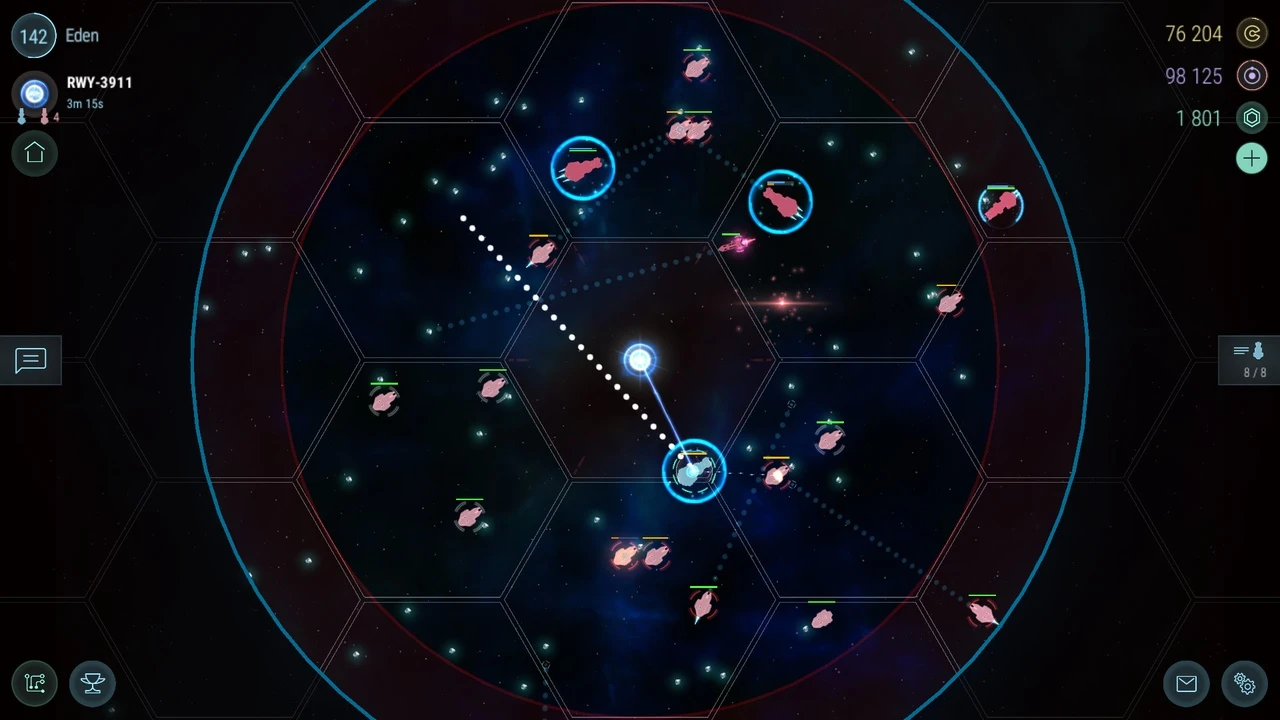
Task: Open the chat message panel
Action: pyautogui.click(x=30, y=360)
